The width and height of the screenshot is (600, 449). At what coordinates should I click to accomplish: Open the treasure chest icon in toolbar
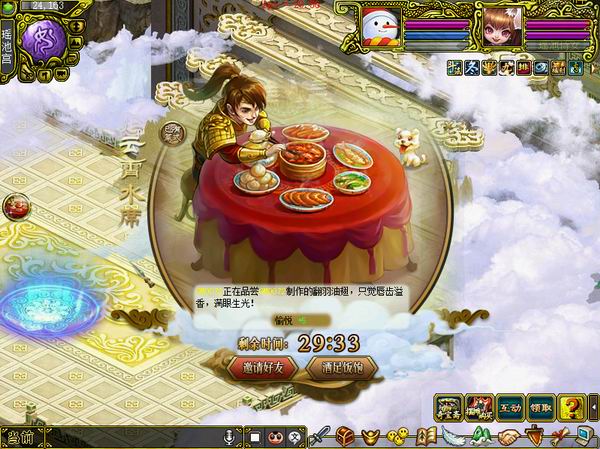point(344,437)
